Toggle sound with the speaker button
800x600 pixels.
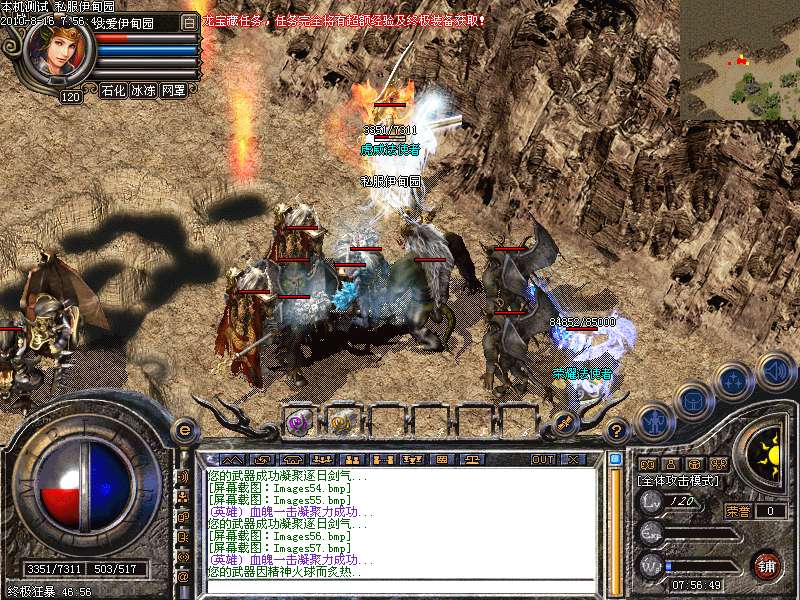point(774,368)
